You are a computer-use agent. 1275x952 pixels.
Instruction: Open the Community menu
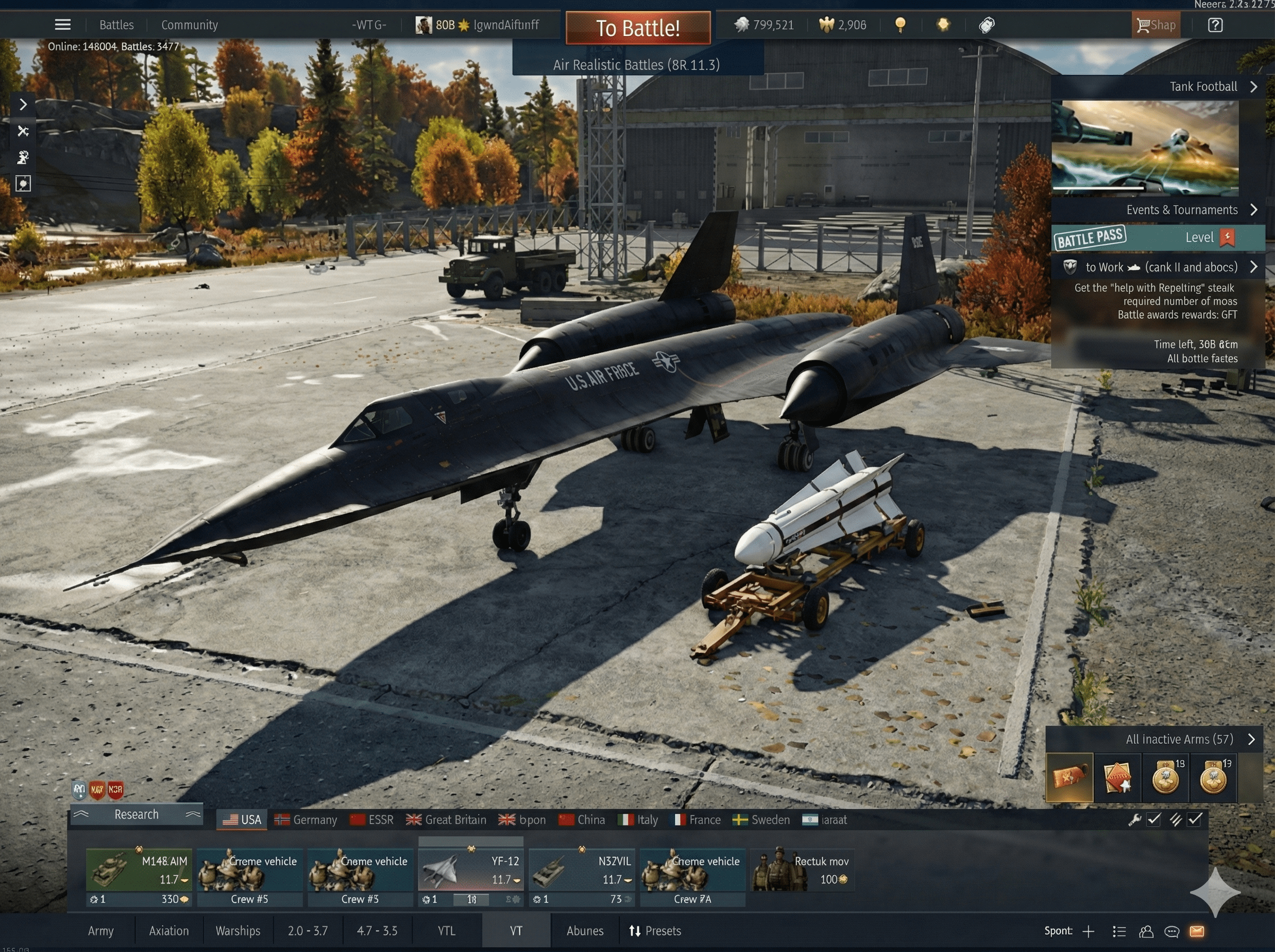(190, 25)
